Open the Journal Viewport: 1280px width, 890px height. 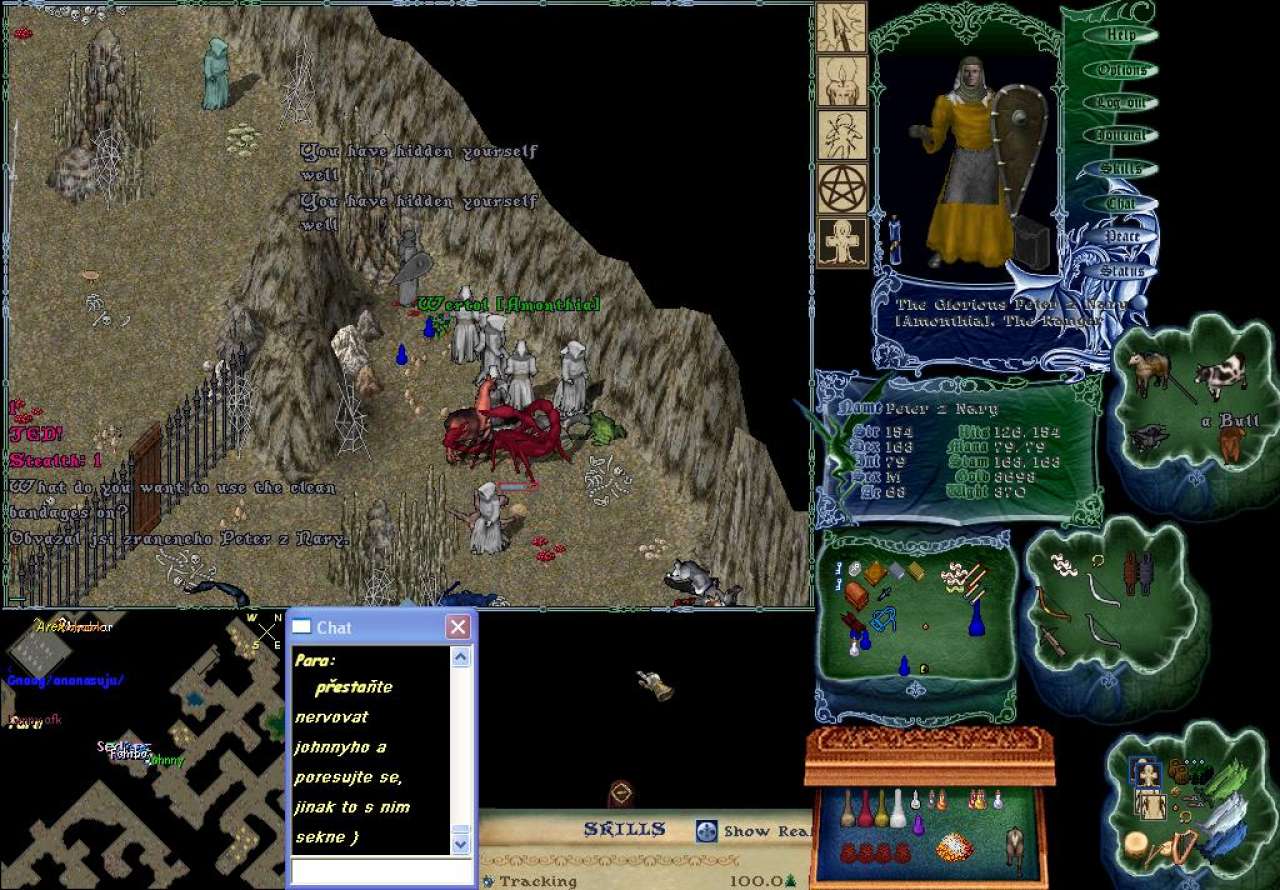pos(1121,135)
